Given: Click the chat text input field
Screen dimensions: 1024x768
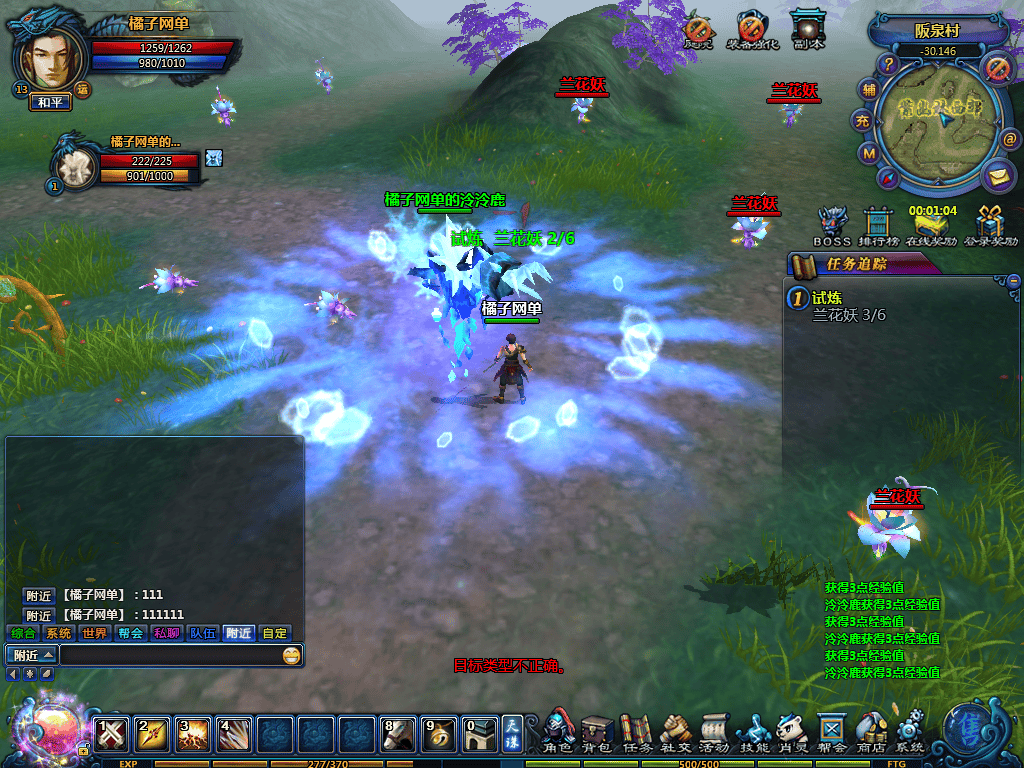Looking at the screenshot, I should [170, 655].
